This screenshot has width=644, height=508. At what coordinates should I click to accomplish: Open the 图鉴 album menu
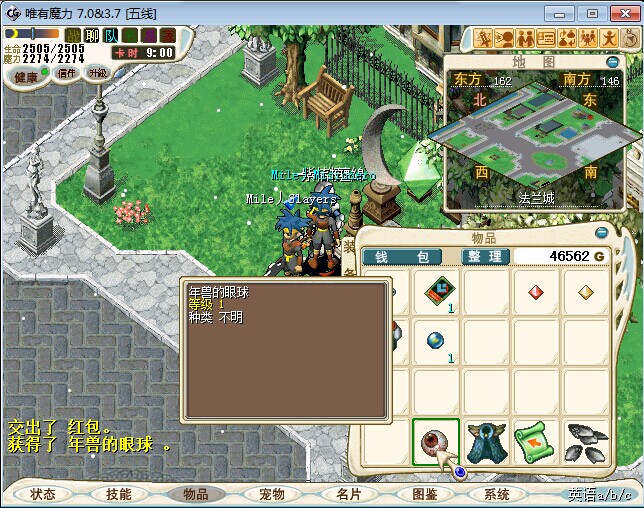tap(424, 494)
